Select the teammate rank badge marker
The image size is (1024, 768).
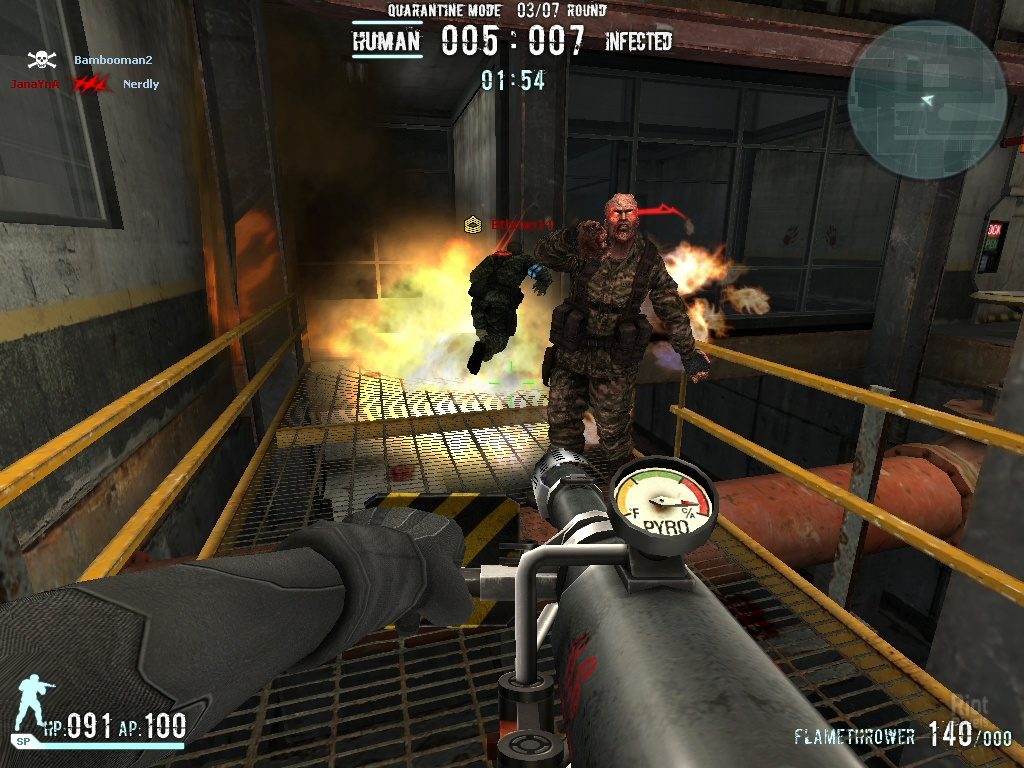tap(473, 225)
